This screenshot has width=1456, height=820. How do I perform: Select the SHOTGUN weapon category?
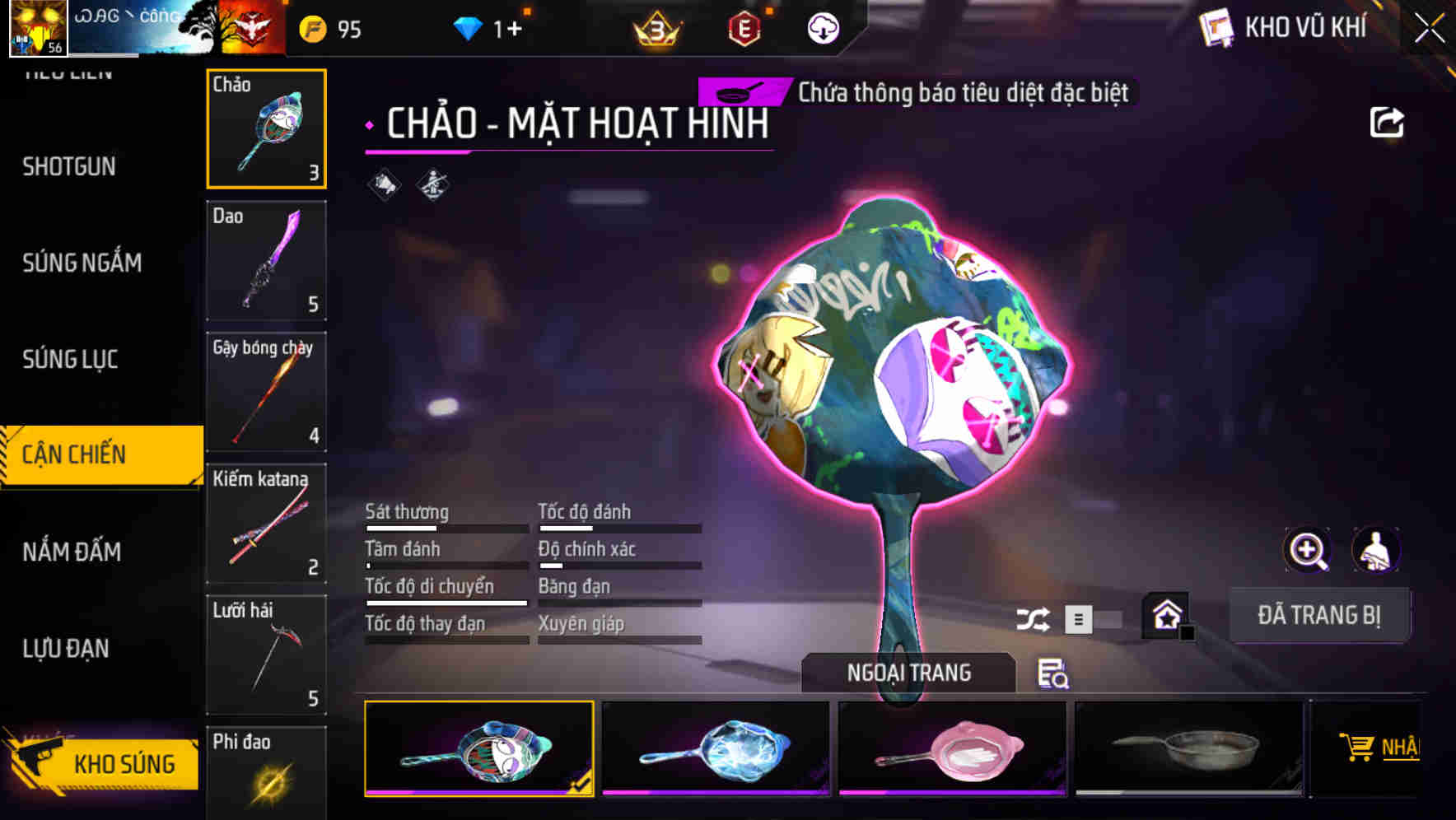point(70,166)
